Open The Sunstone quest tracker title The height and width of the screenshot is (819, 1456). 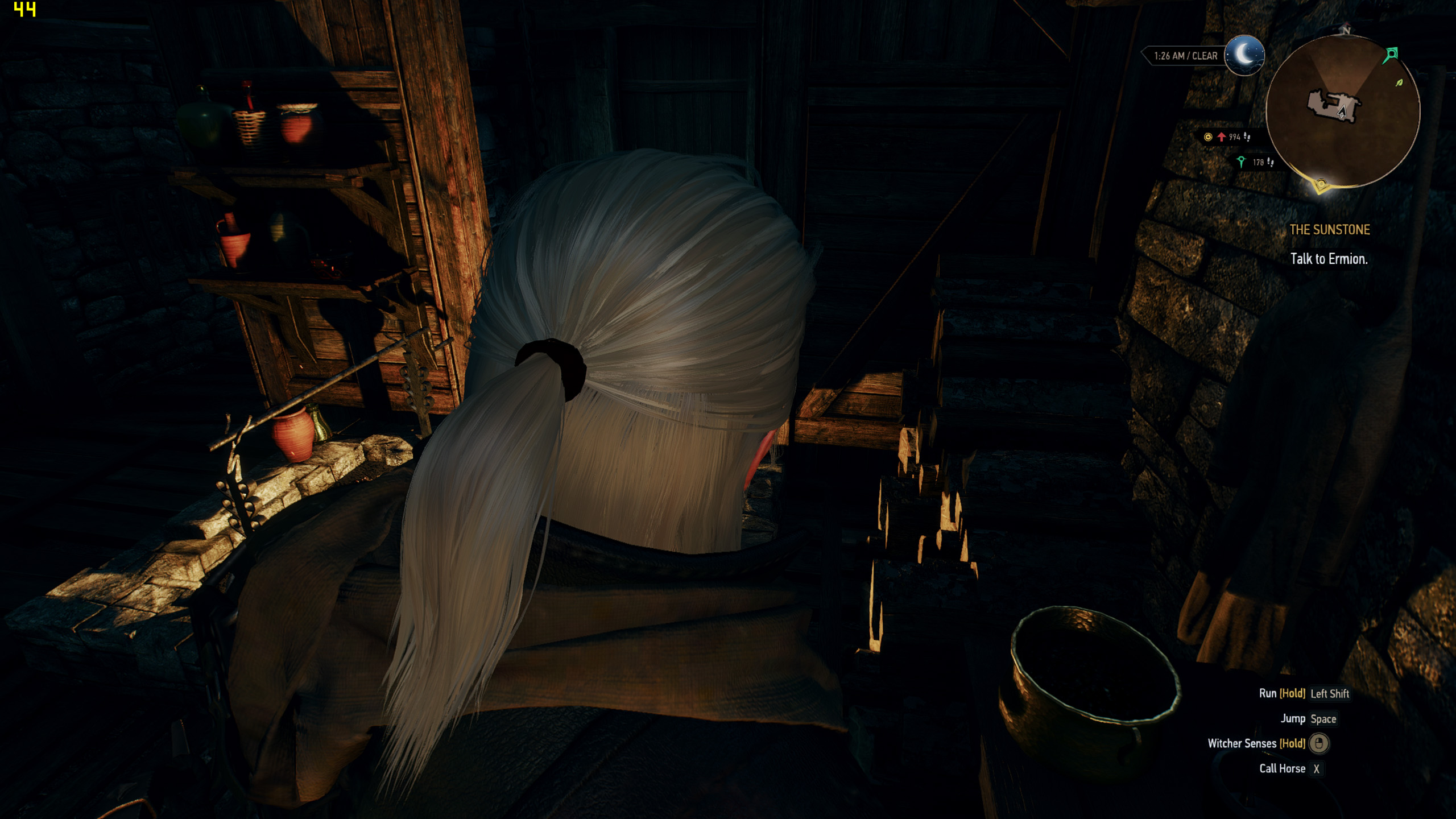coord(1329,230)
